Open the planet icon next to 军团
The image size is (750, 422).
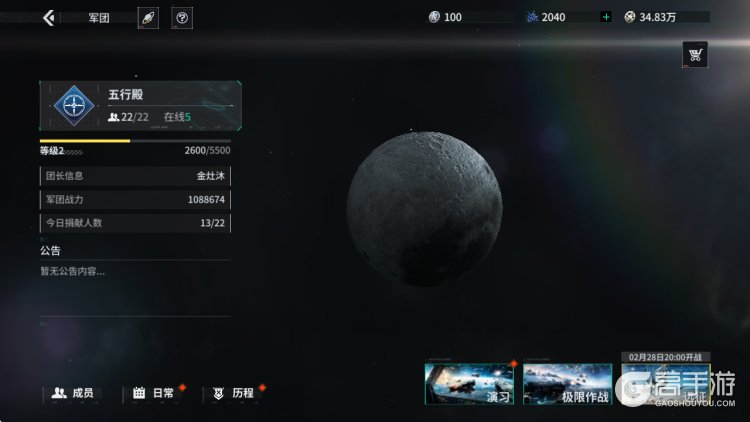148,18
